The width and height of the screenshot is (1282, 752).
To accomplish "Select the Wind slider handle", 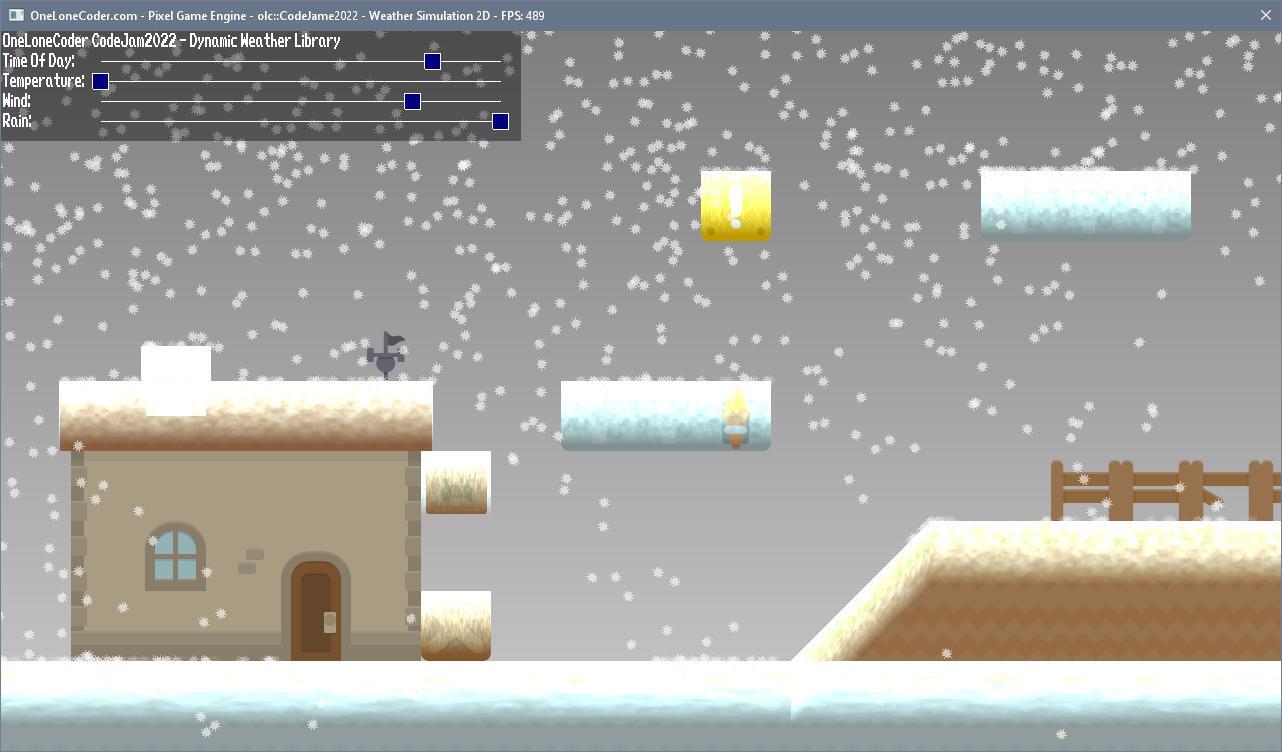I will 412,101.
